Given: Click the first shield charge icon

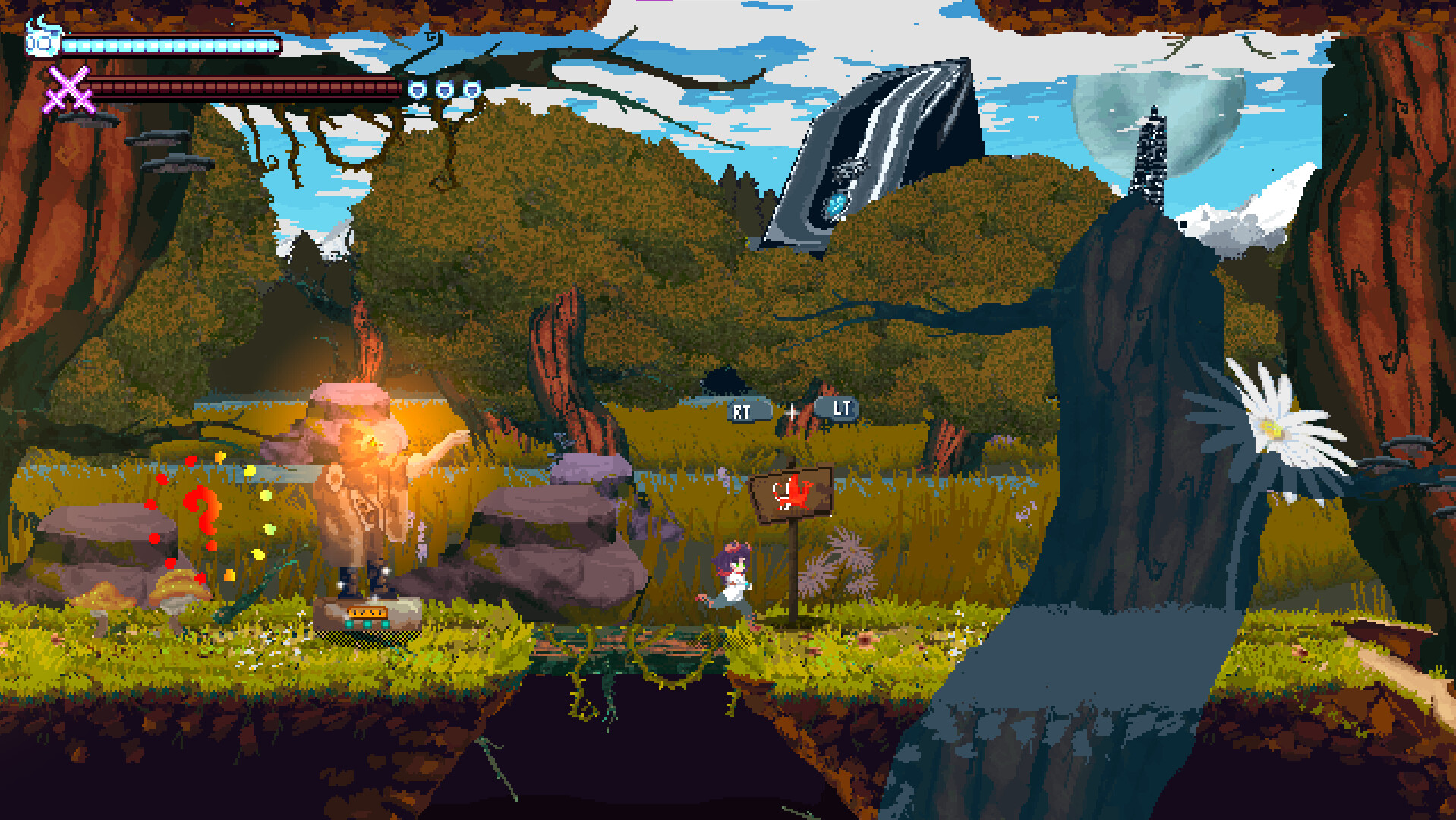Looking at the screenshot, I should 418,89.
